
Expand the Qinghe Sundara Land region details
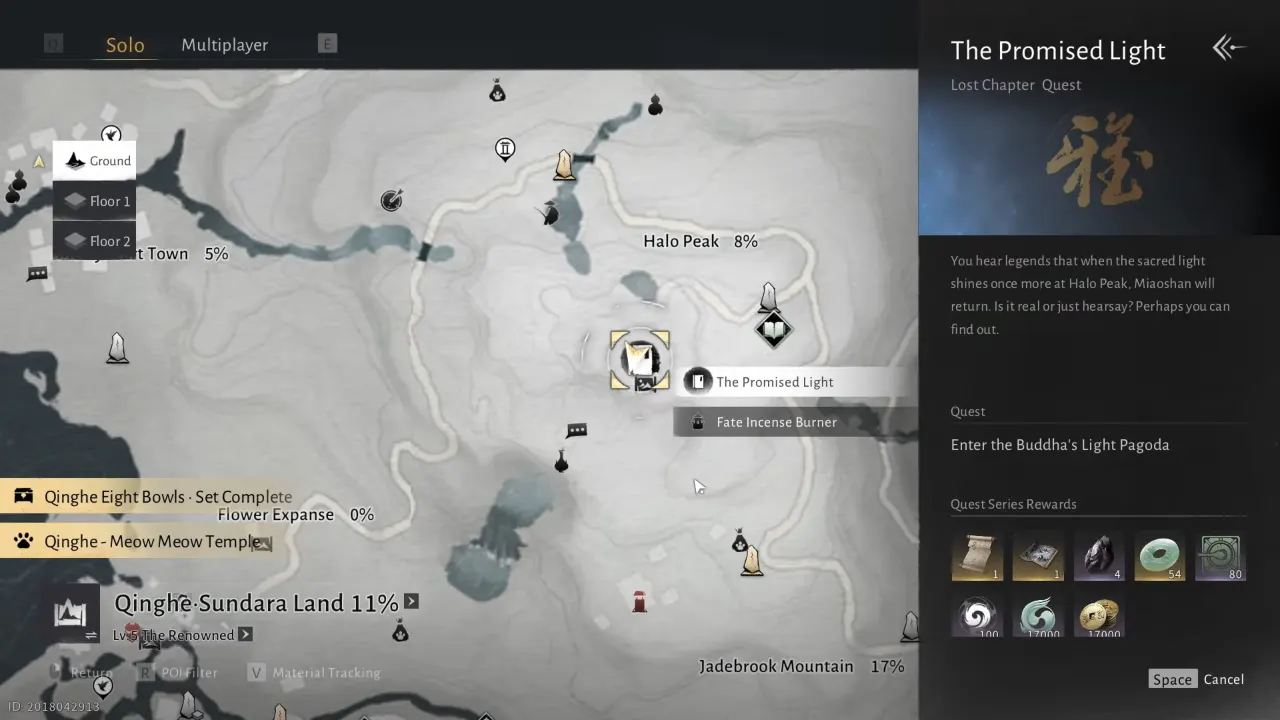pyautogui.click(x=411, y=602)
